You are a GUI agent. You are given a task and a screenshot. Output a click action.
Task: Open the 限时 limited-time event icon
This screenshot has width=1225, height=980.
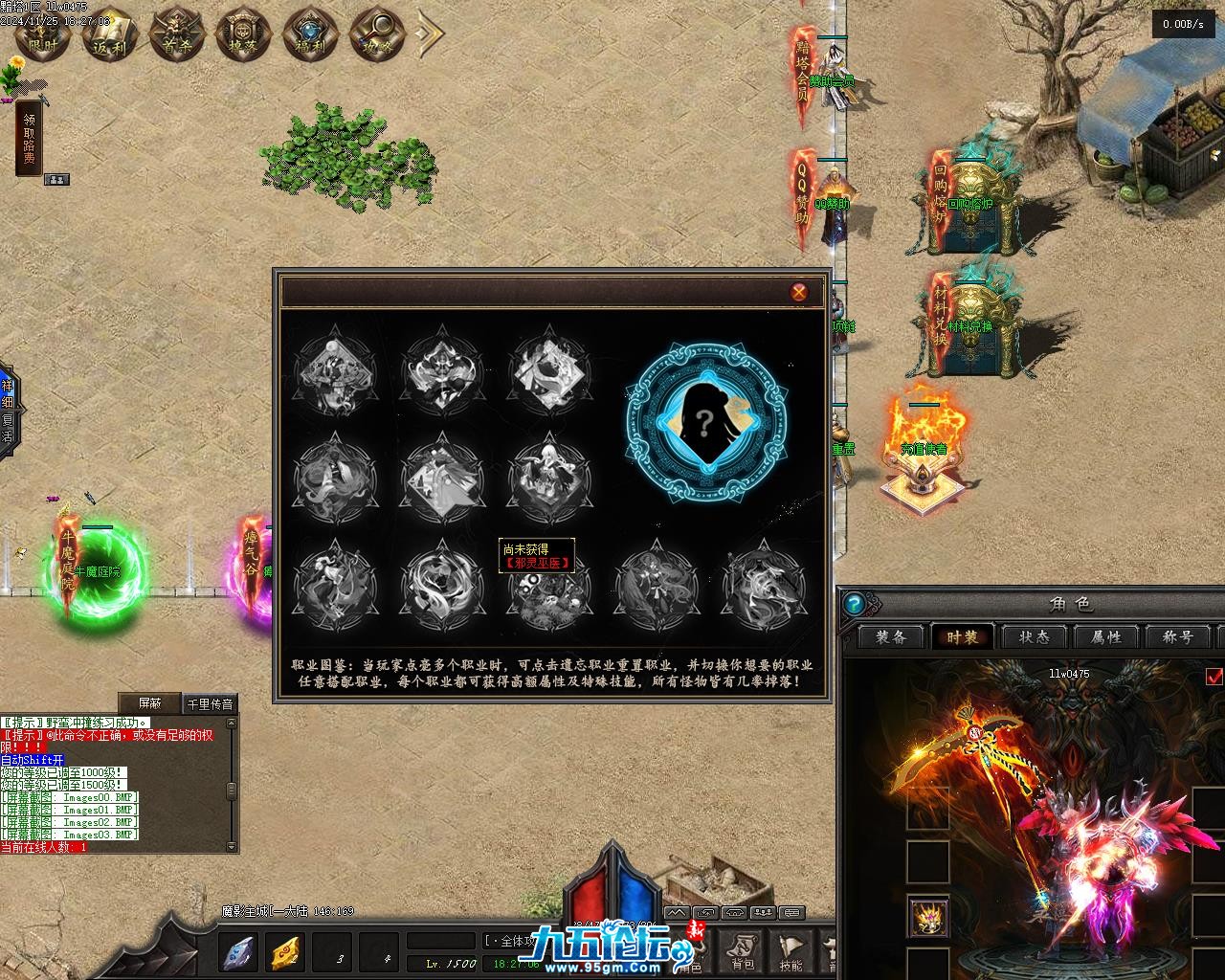point(43,35)
